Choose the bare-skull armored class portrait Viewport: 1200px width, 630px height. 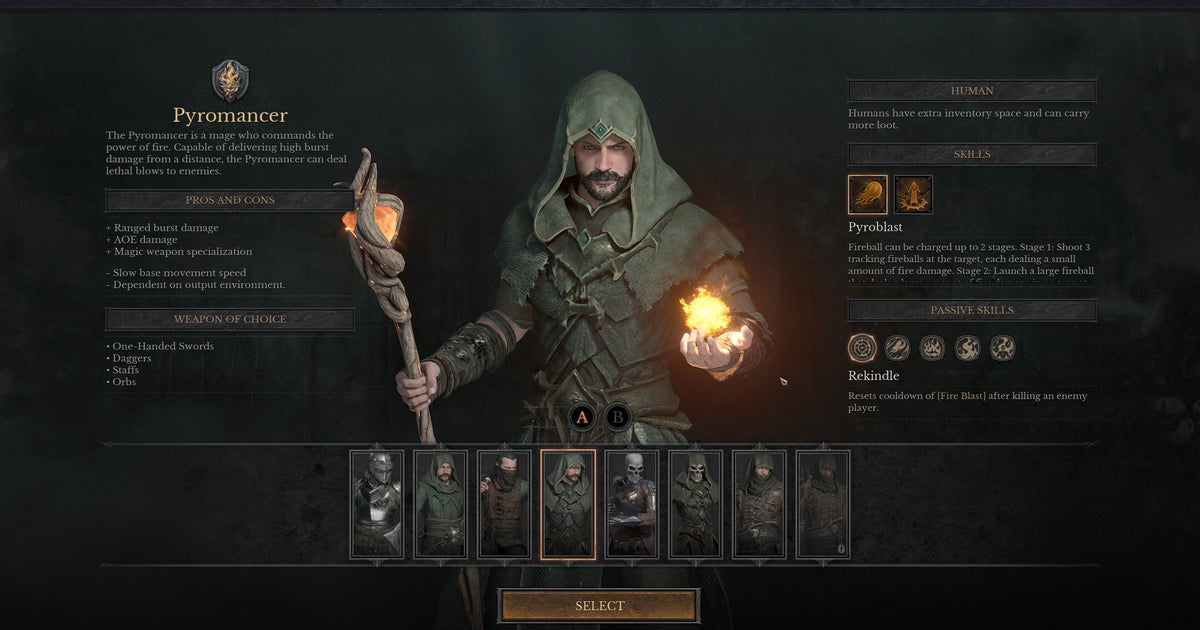click(x=632, y=504)
